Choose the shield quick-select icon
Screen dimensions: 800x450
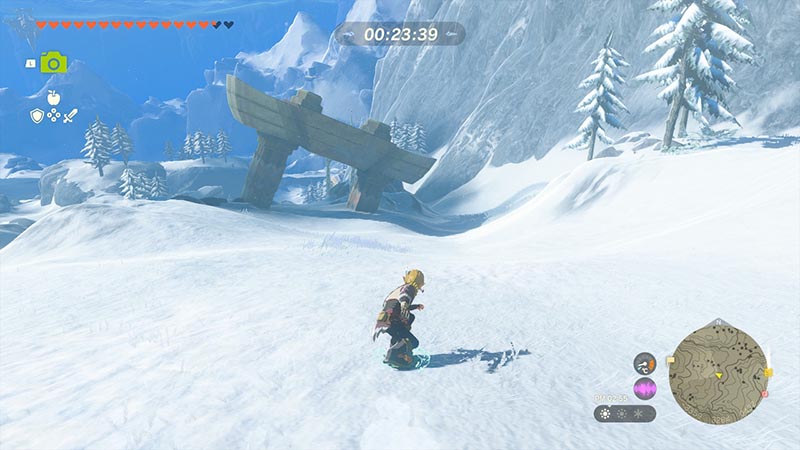point(38,116)
